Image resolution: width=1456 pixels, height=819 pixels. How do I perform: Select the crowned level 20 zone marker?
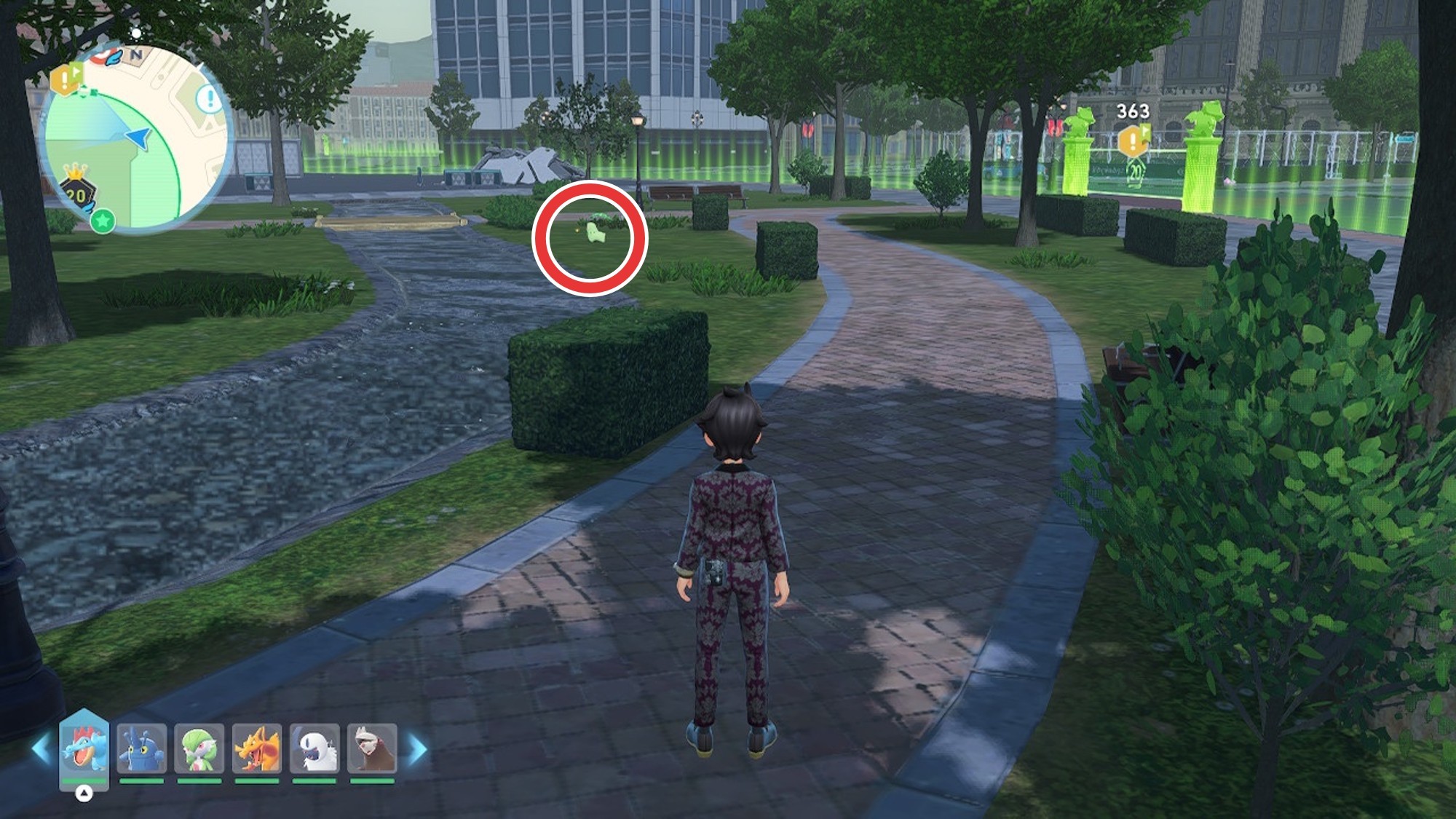click(x=76, y=191)
